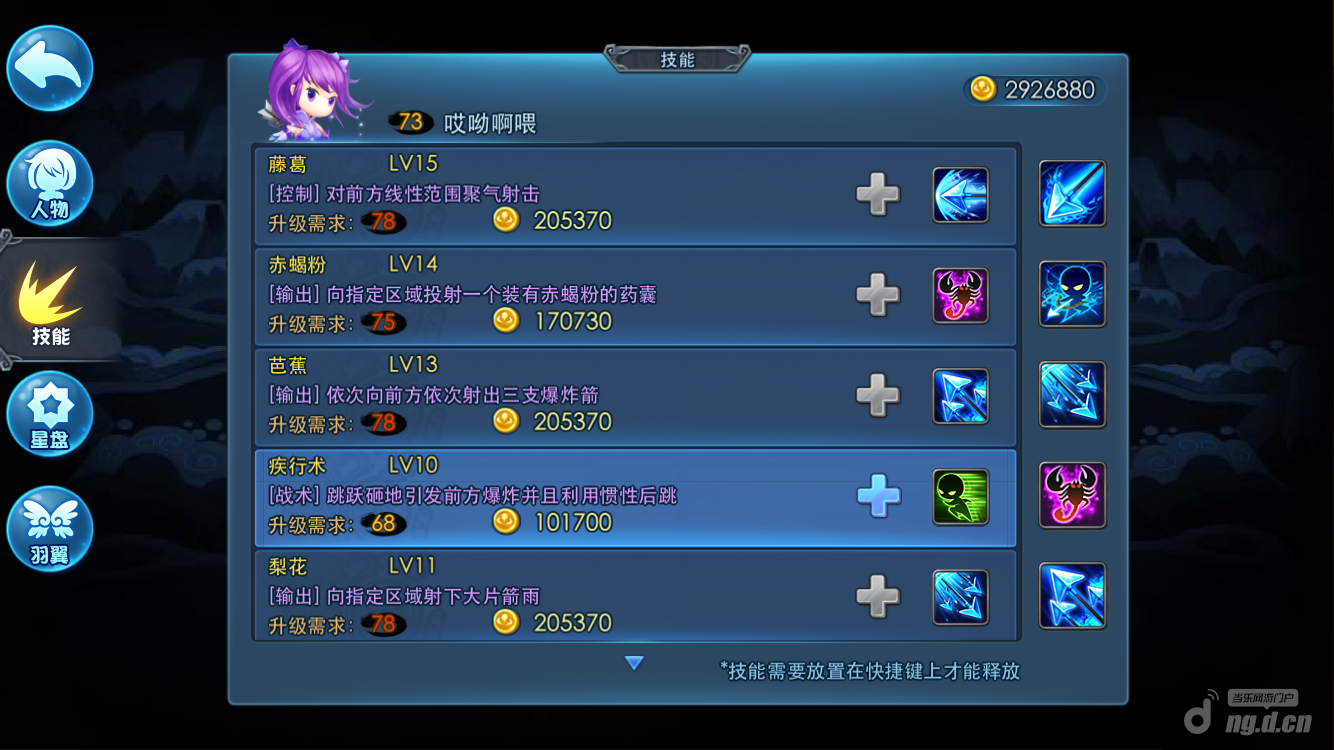Select the green 疾行术 running figure icon

coord(960,496)
